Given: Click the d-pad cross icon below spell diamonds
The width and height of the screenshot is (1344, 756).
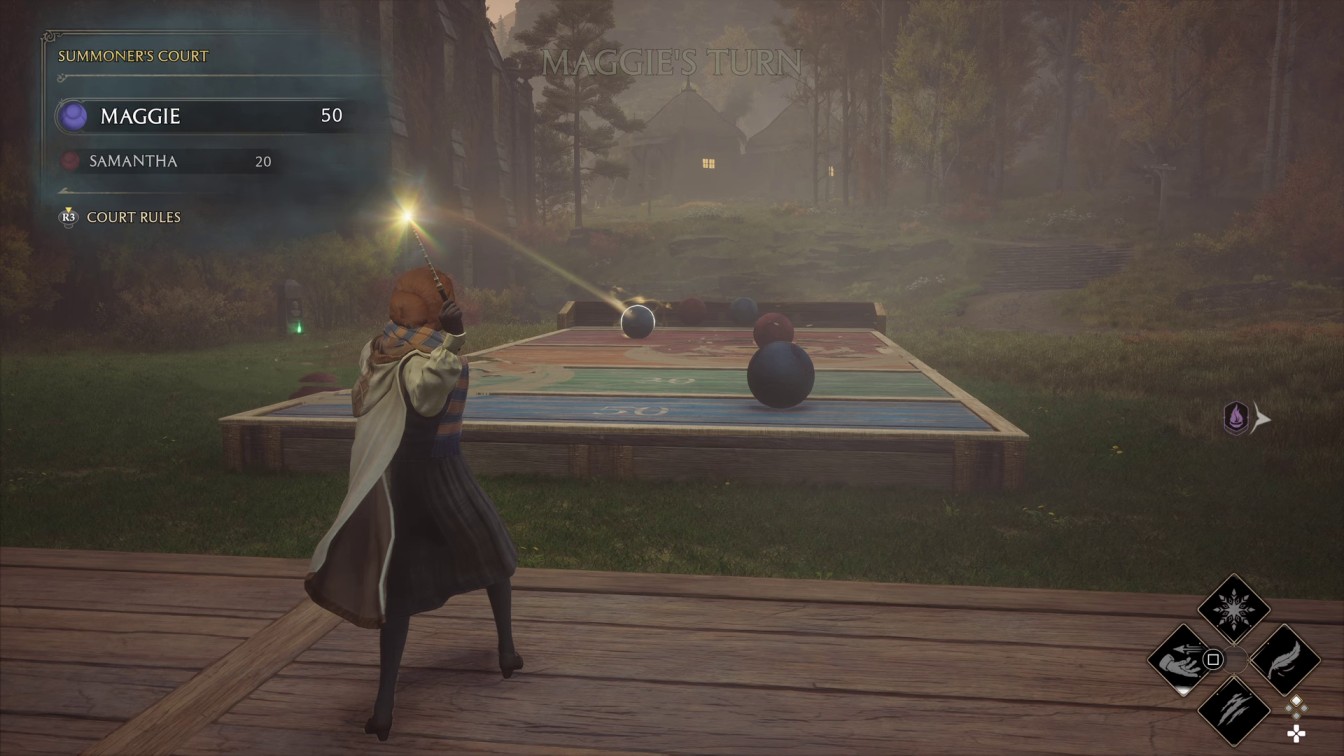Looking at the screenshot, I should (1296, 733).
